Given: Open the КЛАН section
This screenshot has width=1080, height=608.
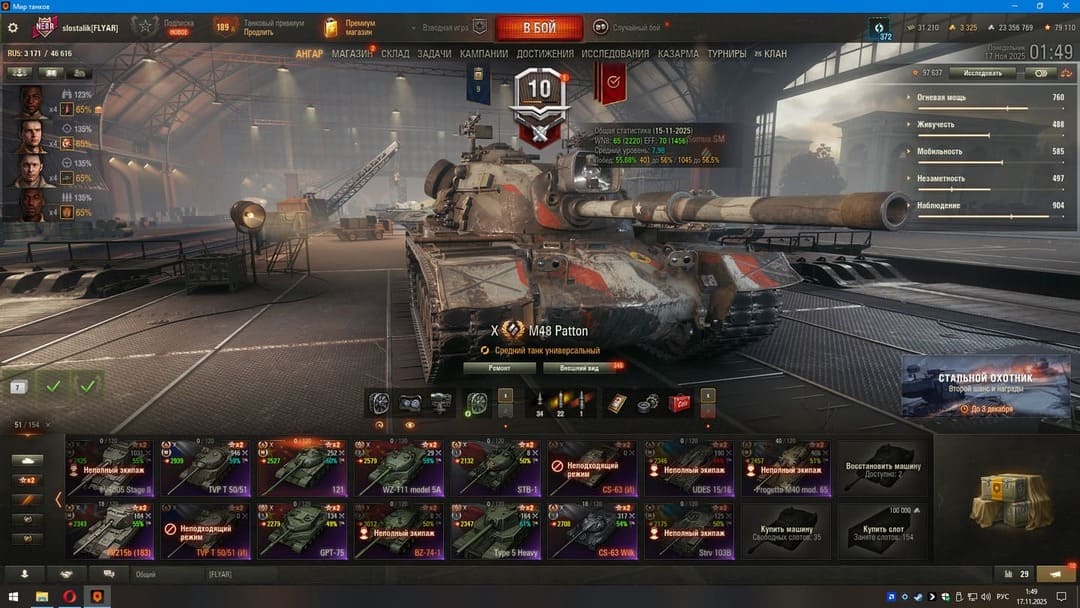Looking at the screenshot, I should pyautogui.click(x=774, y=53).
